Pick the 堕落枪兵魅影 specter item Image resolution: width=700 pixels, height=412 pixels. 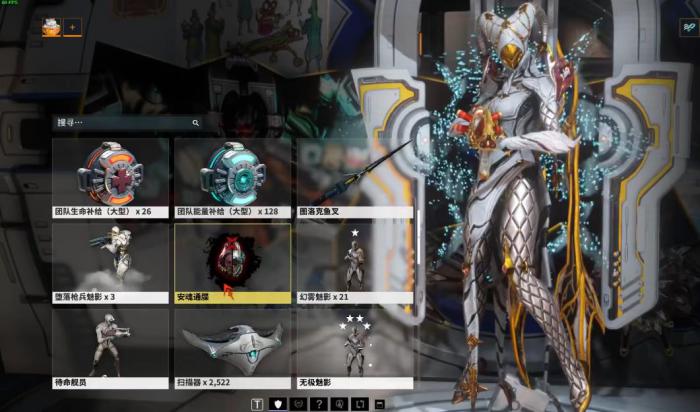110,262
